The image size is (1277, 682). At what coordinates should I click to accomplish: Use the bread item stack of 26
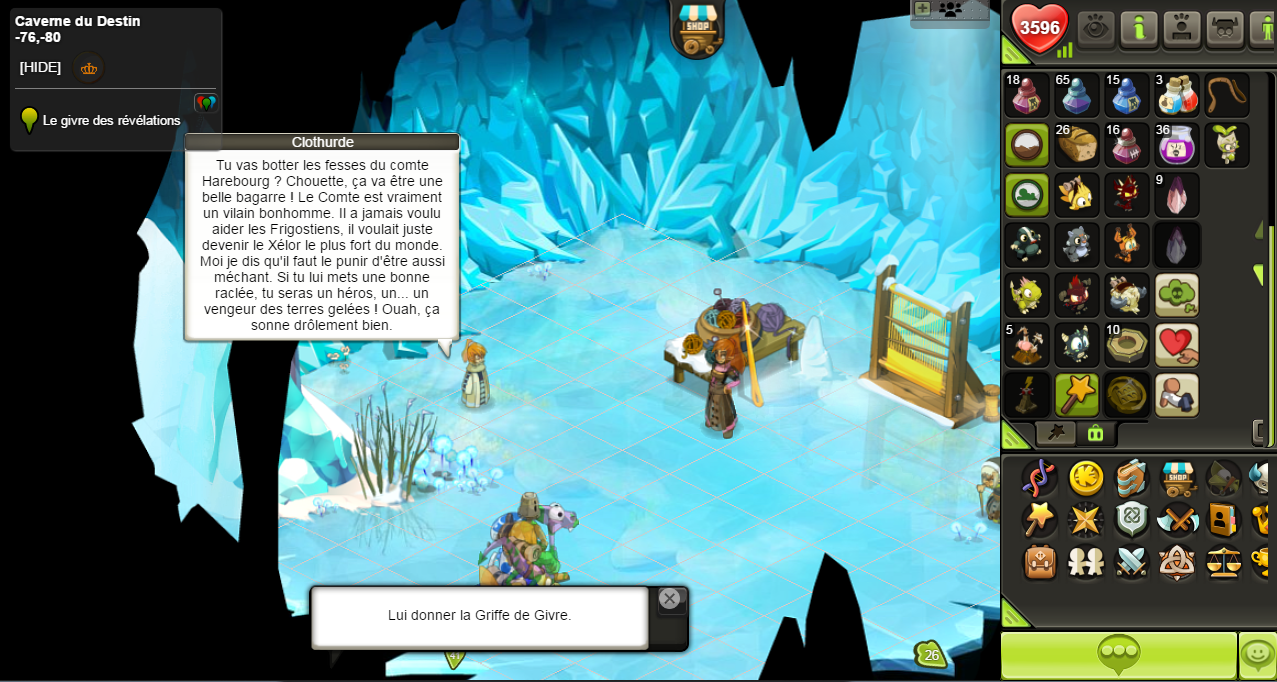pos(1077,145)
